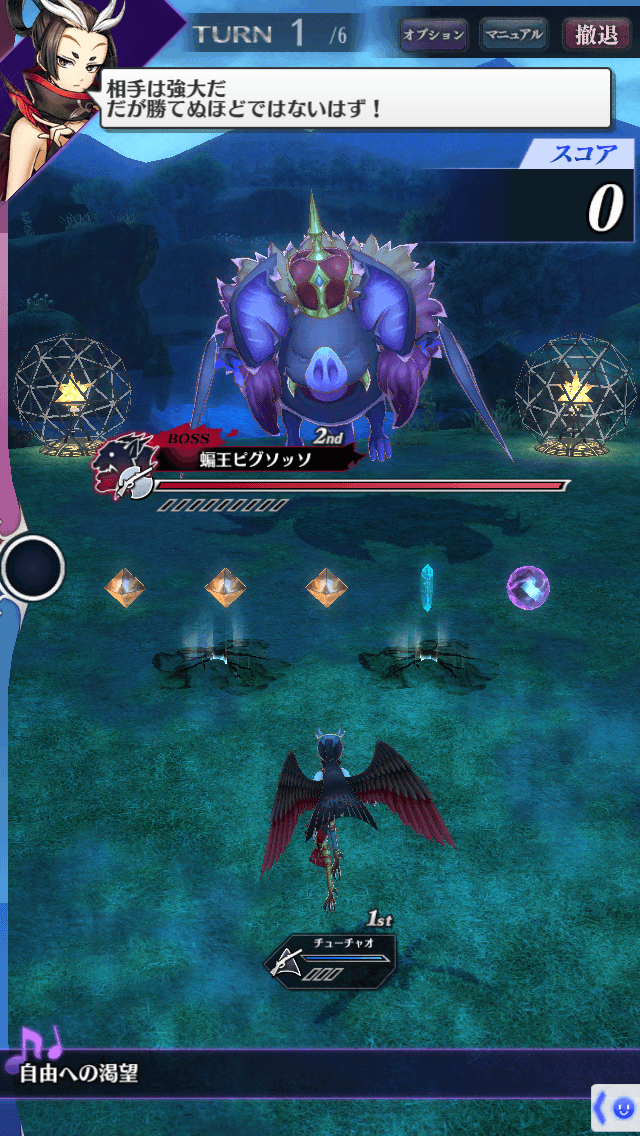Tap the dark circular button on the left edge
Screen dimensions: 640x1136
(32, 568)
